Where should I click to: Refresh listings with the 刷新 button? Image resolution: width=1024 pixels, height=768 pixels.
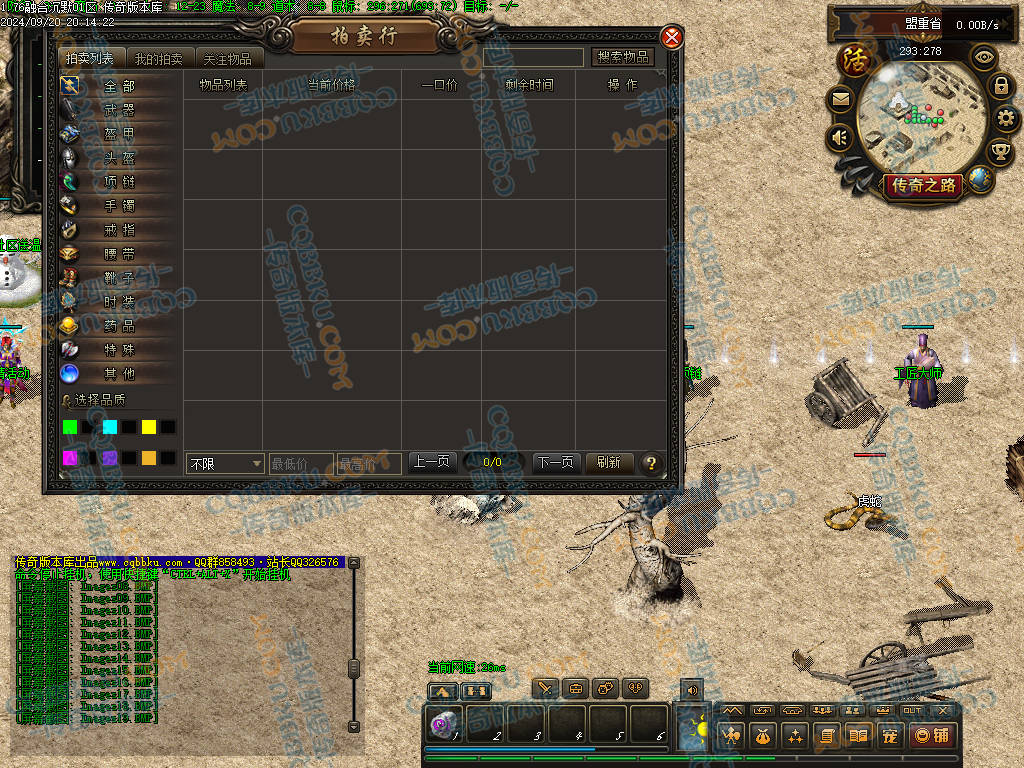[609, 462]
